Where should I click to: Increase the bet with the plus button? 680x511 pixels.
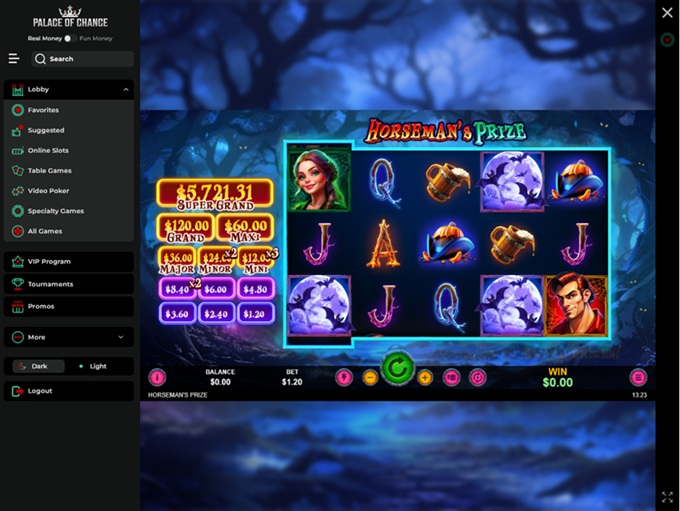(425, 378)
